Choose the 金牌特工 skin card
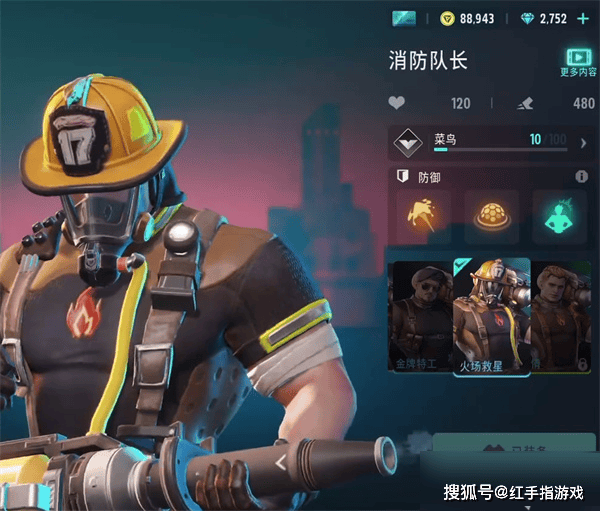Screen dimensions: 600x511 pos(419,315)
